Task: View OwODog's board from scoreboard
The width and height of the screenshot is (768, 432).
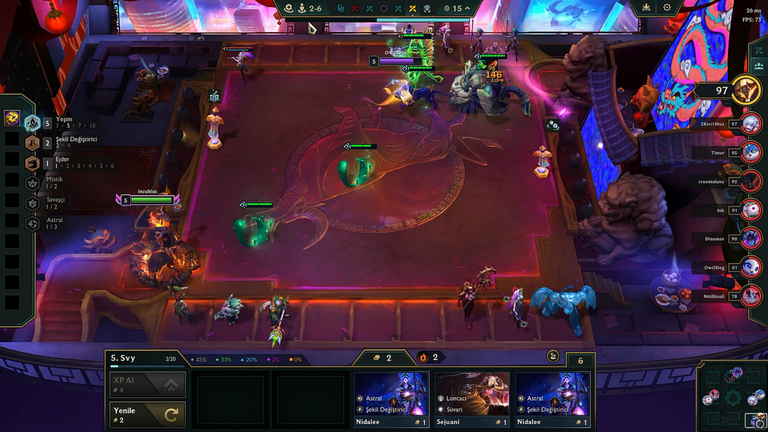Action: click(x=751, y=267)
